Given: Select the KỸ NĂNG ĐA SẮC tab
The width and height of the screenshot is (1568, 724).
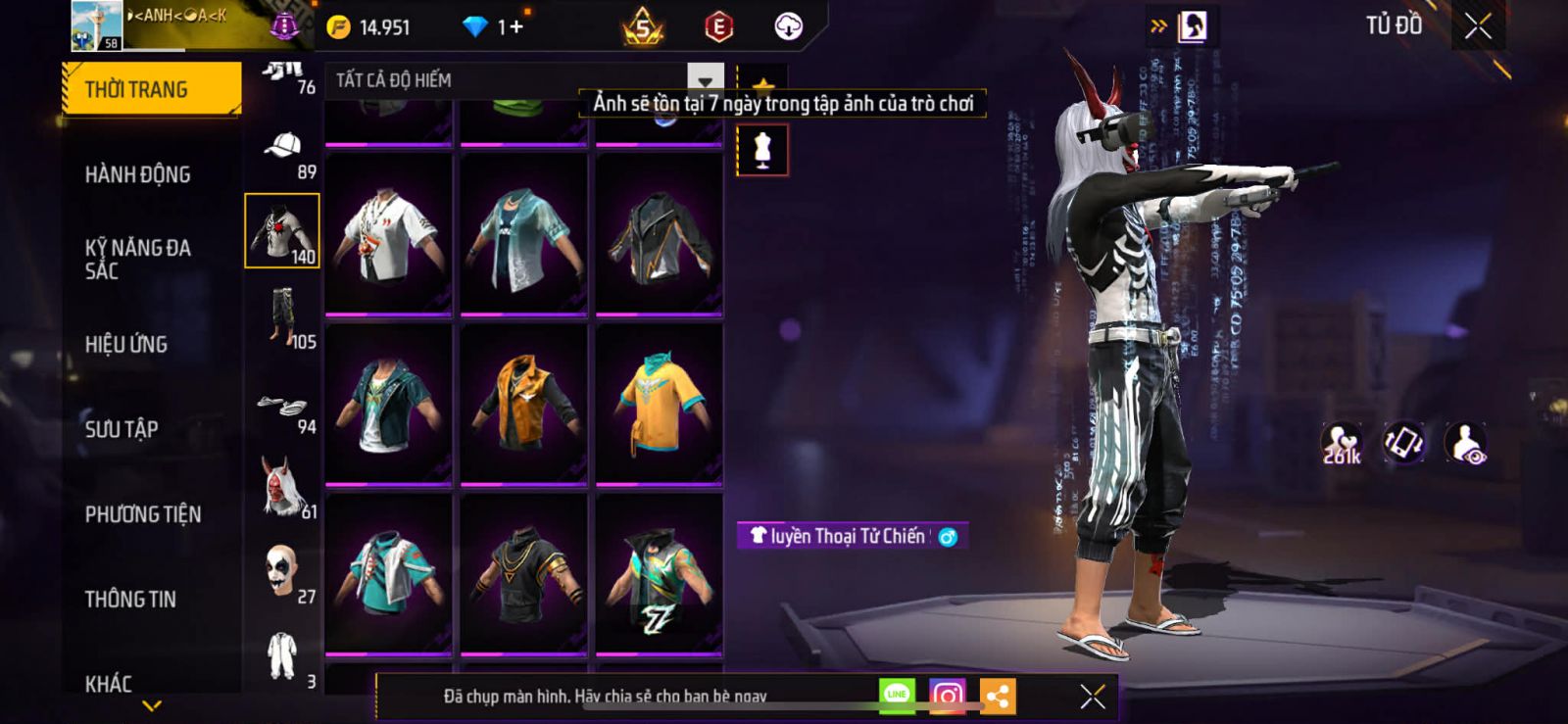Looking at the screenshot, I should point(138,259).
